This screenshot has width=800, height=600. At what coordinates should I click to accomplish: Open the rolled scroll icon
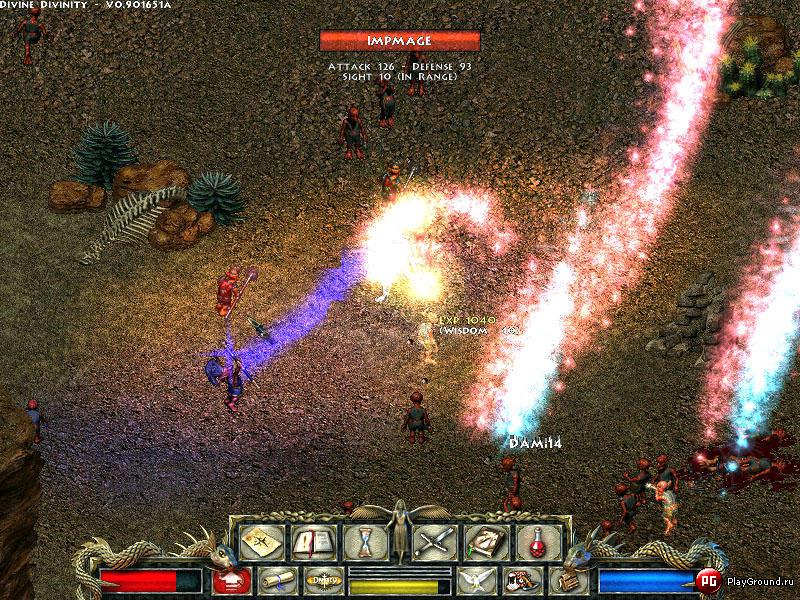[277, 580]
